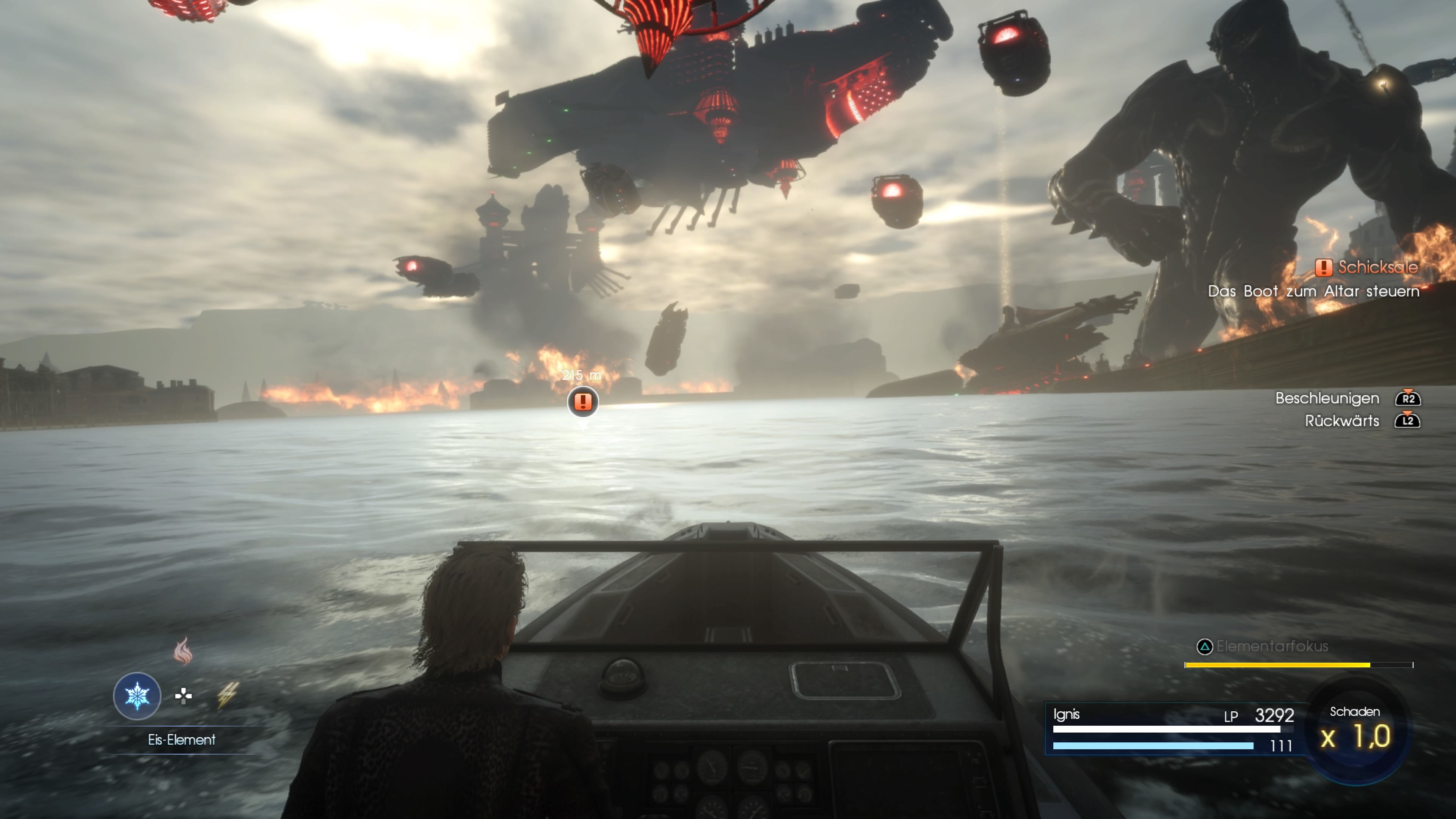Switch to the fire element icon
The image size is (1456, 819).
182,651
